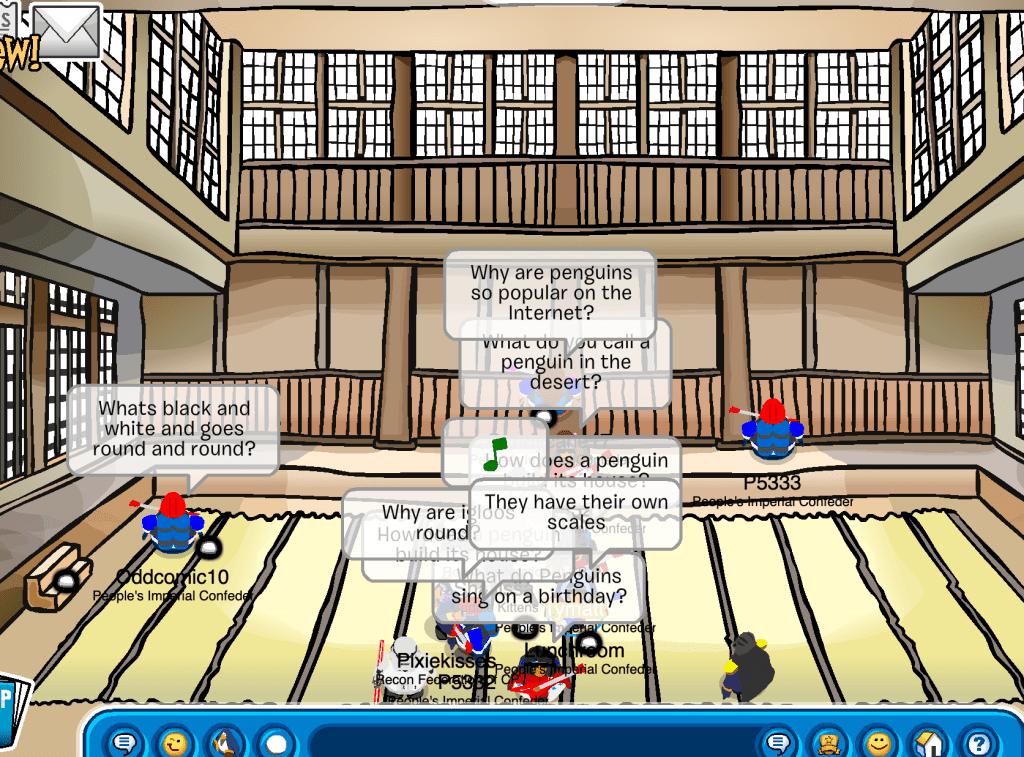The height and width of the screenshot is (757, 1024).
Task: Go to your igloo with the house icon
Action: coord(929,743)
